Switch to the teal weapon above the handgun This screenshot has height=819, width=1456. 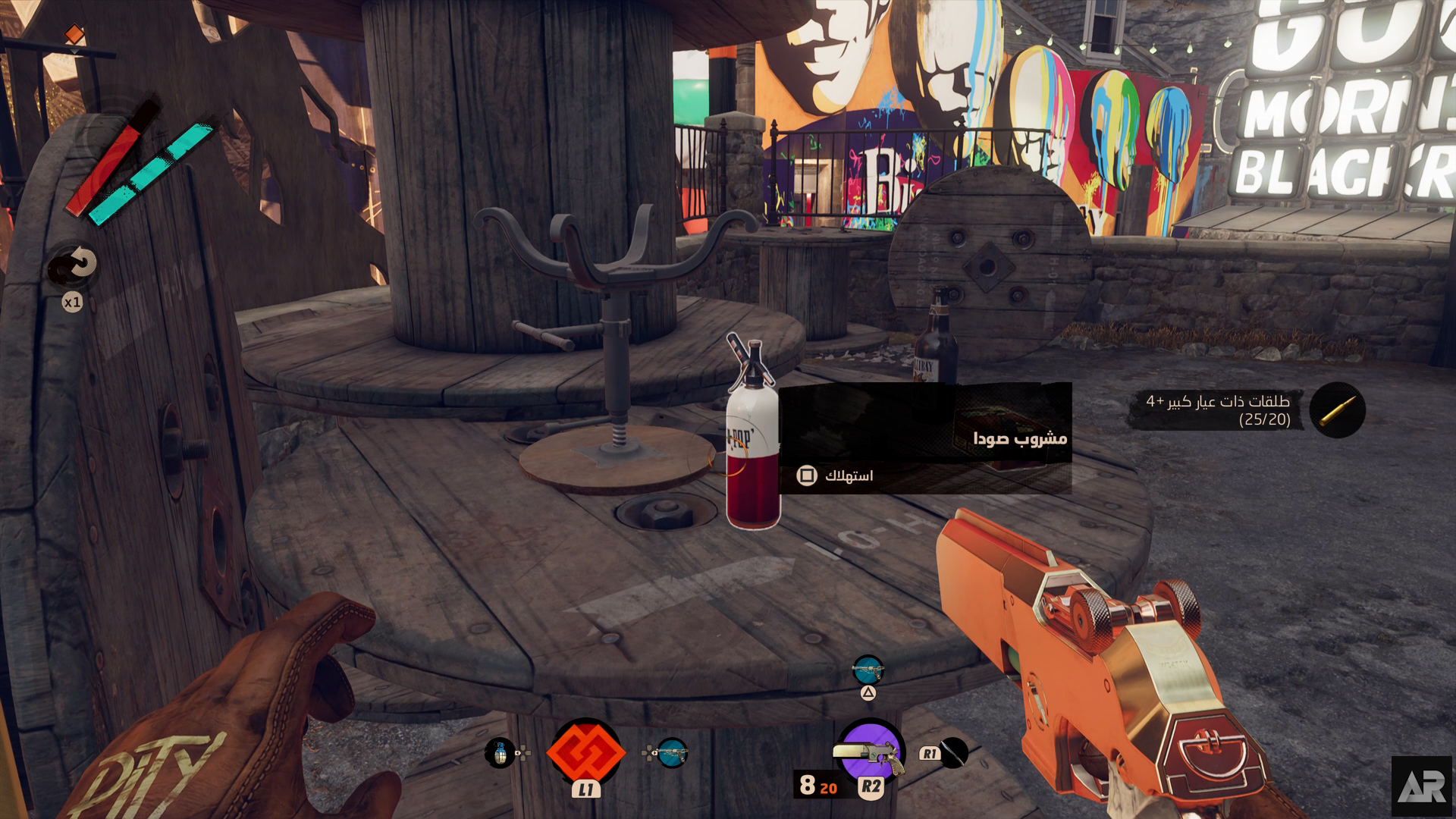coord(868,670)
